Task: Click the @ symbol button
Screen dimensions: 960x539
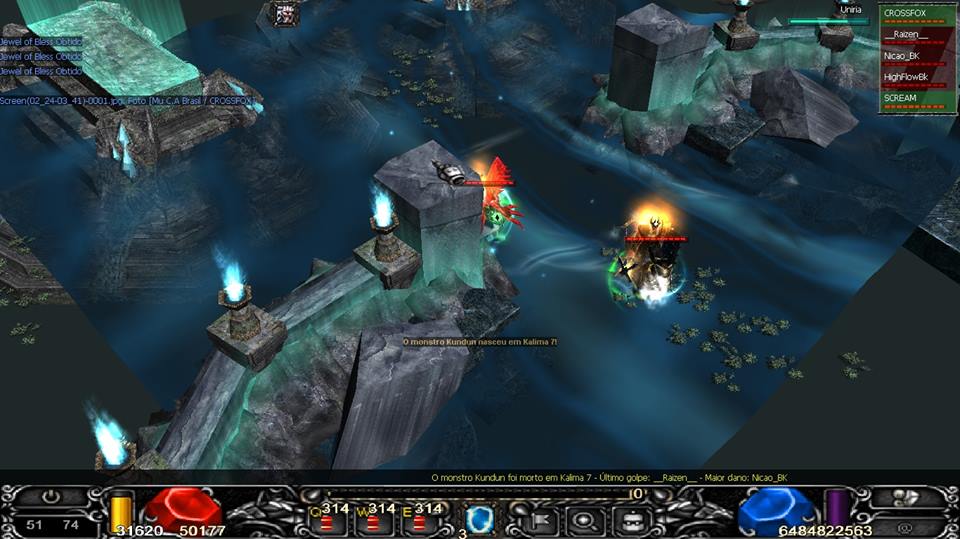Action: pyautogui.click(x=905, y=524)
